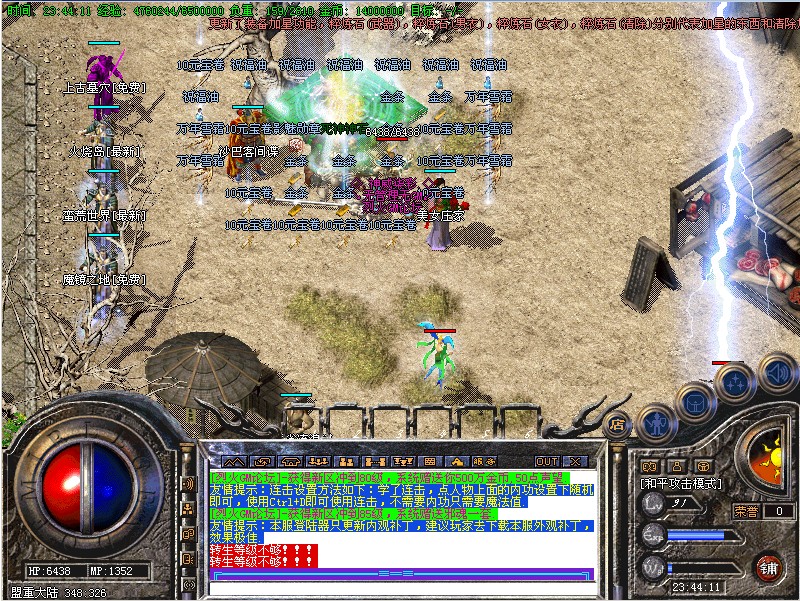Select 蛮荒世界[最新] teleport entry
The image size is (800, 601).
pos(104,215)
